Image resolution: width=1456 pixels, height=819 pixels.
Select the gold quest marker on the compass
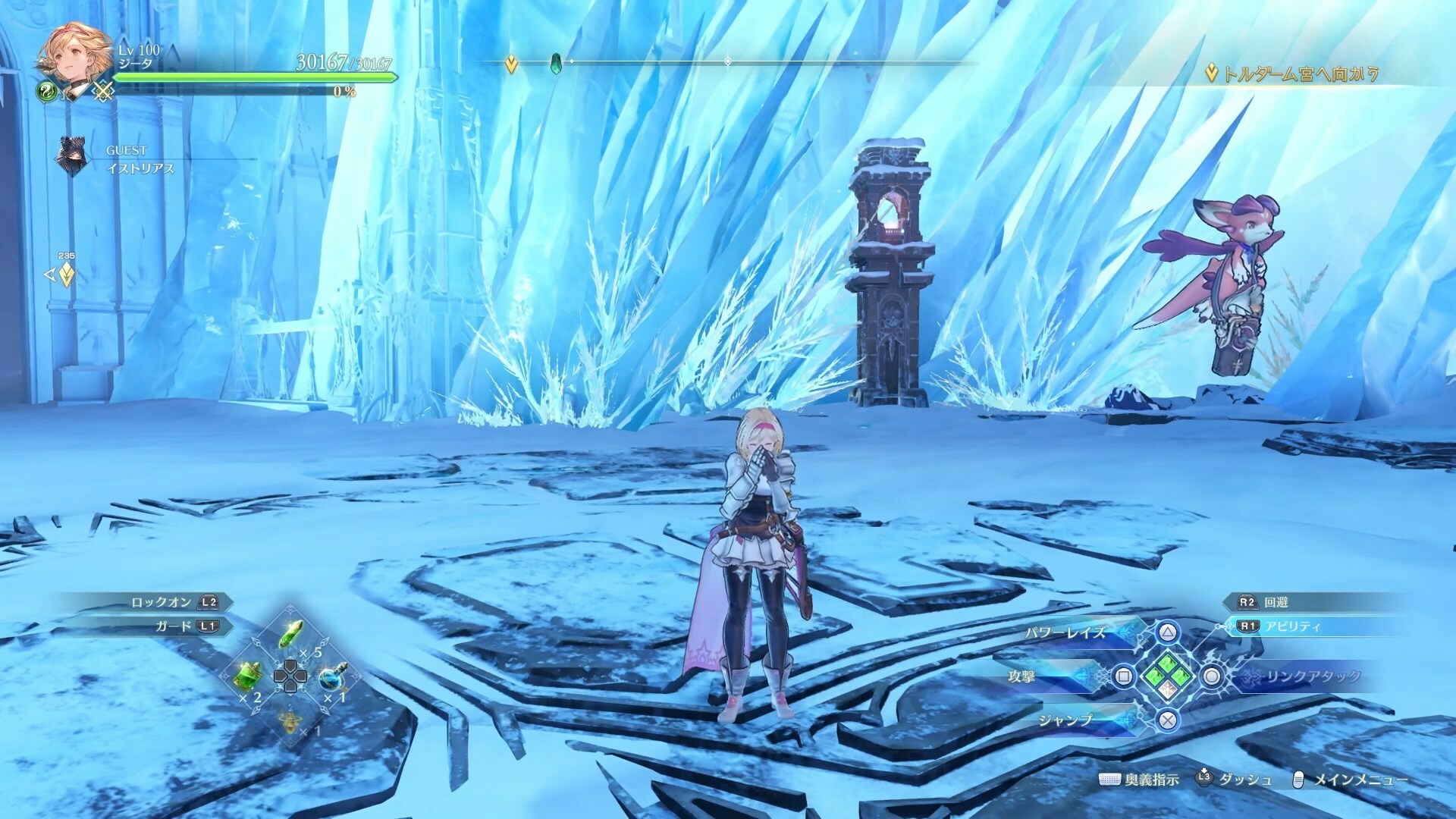click(511, 64)
